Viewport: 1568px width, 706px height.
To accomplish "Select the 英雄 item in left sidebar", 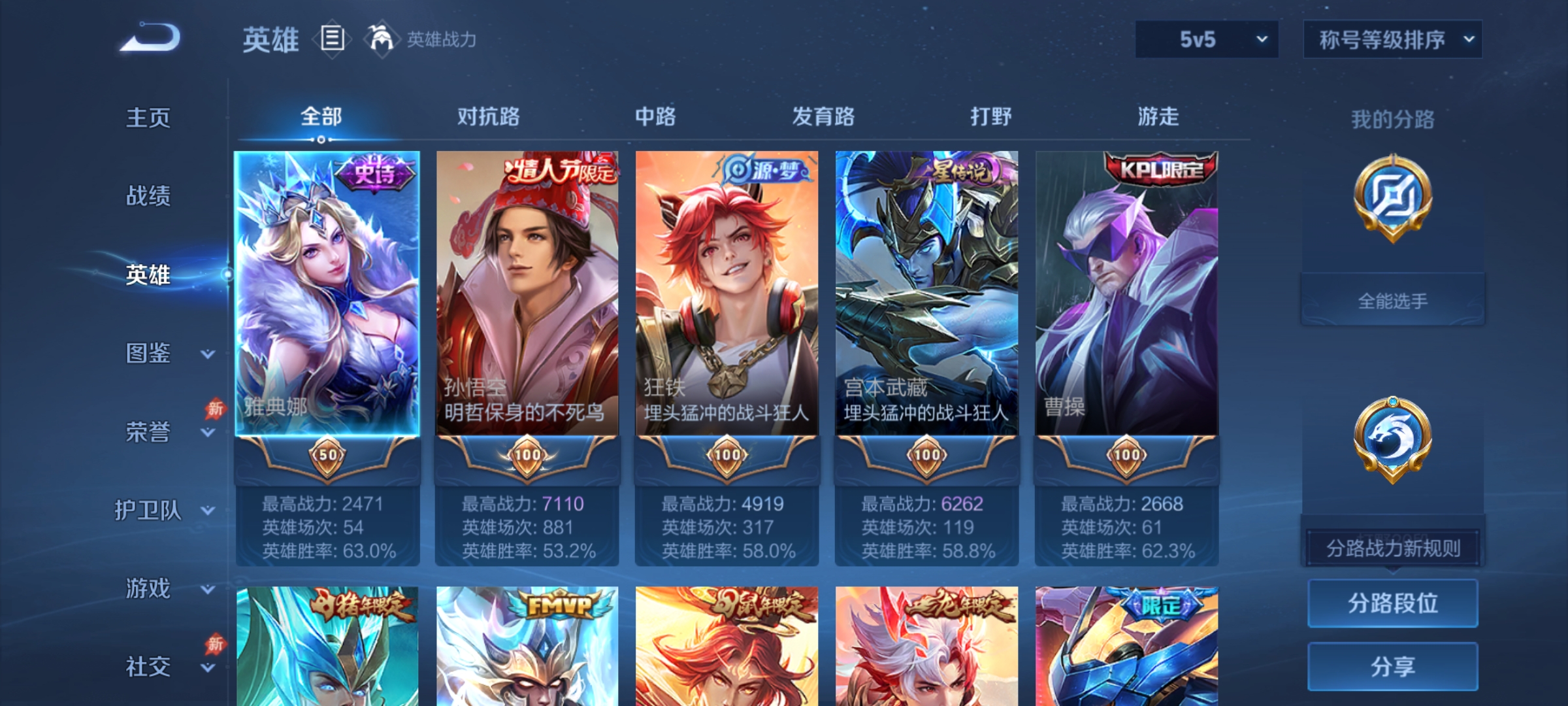I will [149, 276].
